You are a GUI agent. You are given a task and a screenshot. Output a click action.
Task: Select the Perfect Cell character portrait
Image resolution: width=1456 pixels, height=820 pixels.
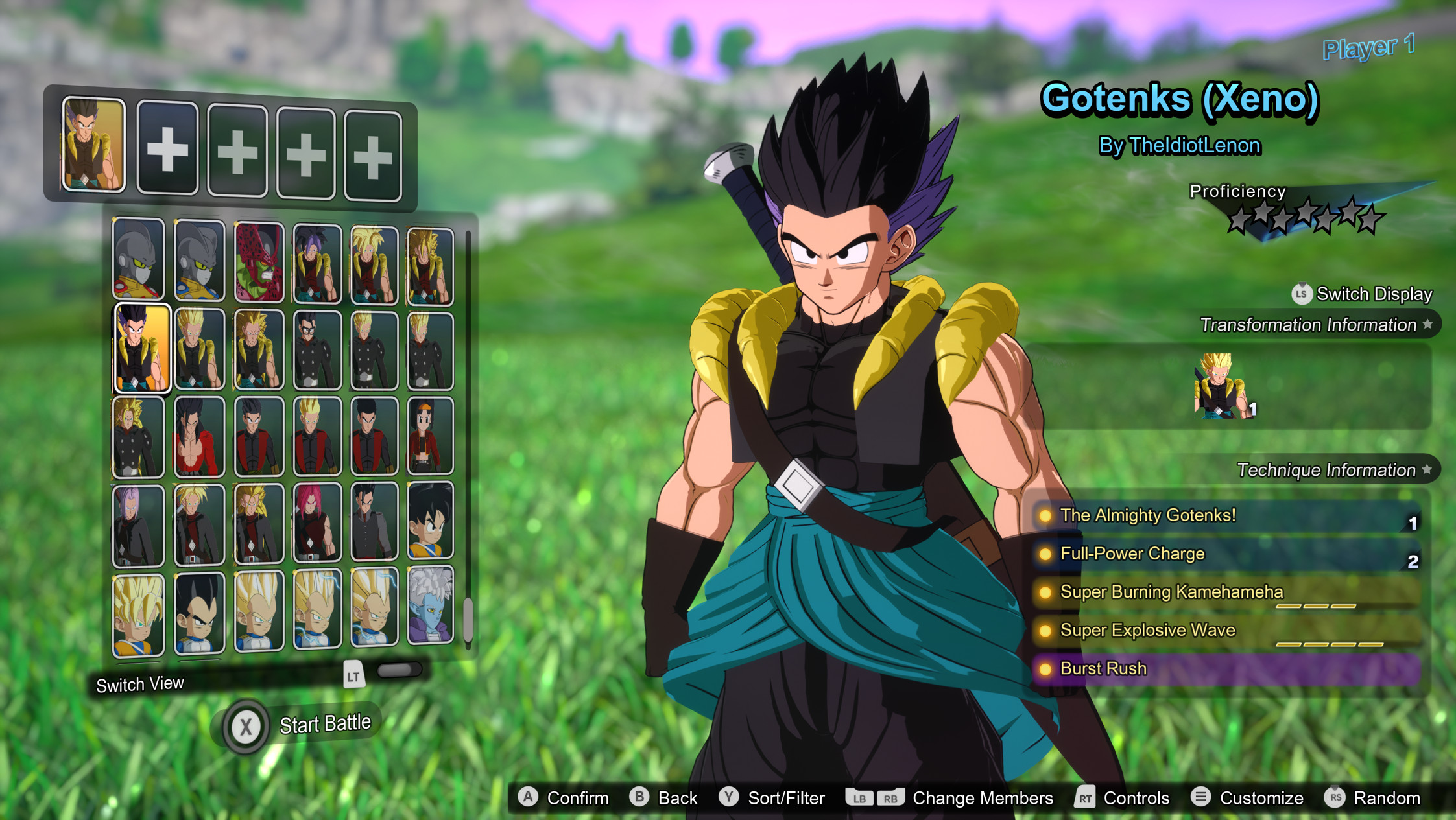259,259
